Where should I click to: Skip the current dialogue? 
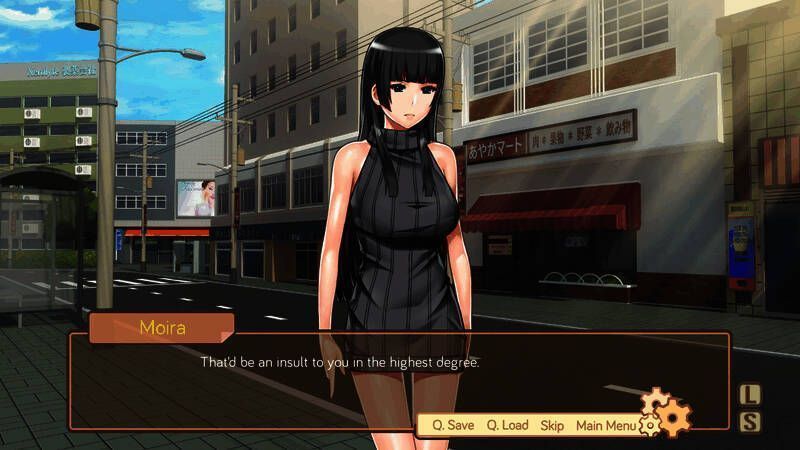coord(552,425)
